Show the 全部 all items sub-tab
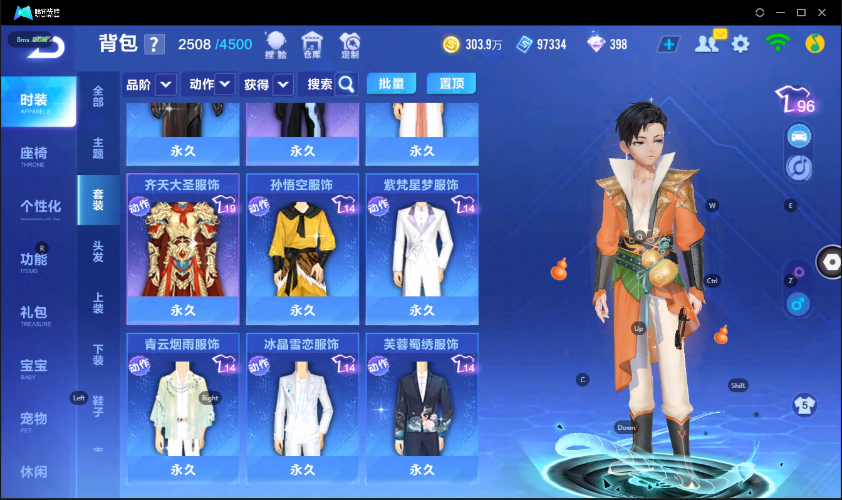This screenshot has height=500, width=842. click(x=98, y=96)
